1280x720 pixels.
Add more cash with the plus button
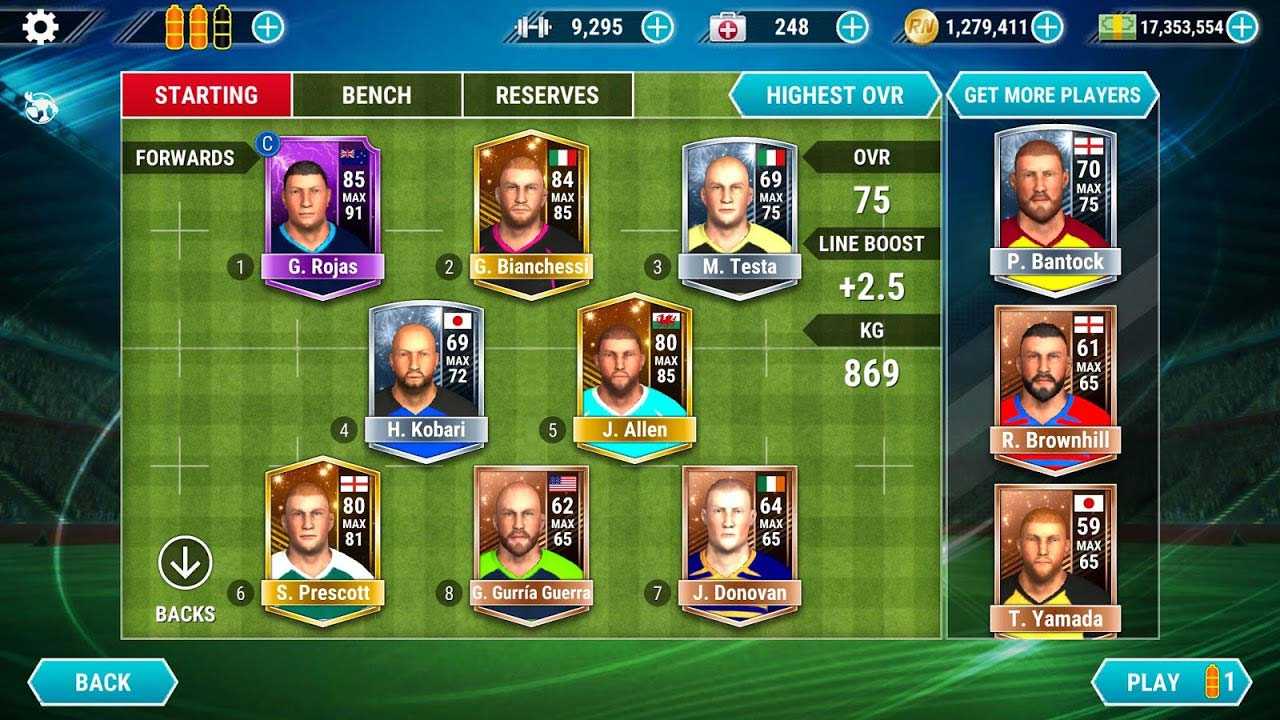tap(1242, 27)
